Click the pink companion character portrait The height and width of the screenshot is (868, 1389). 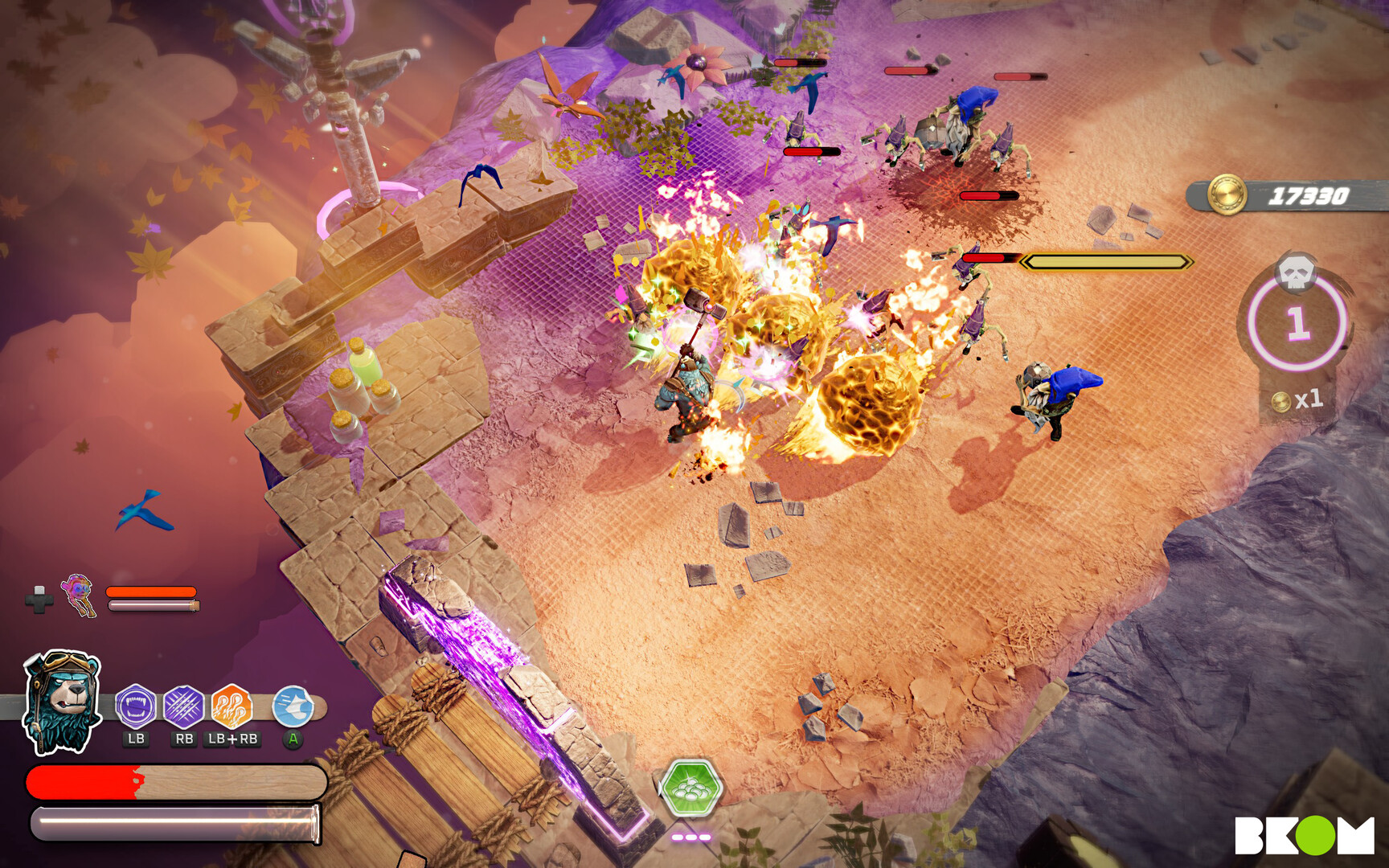(x=79, y=595)
